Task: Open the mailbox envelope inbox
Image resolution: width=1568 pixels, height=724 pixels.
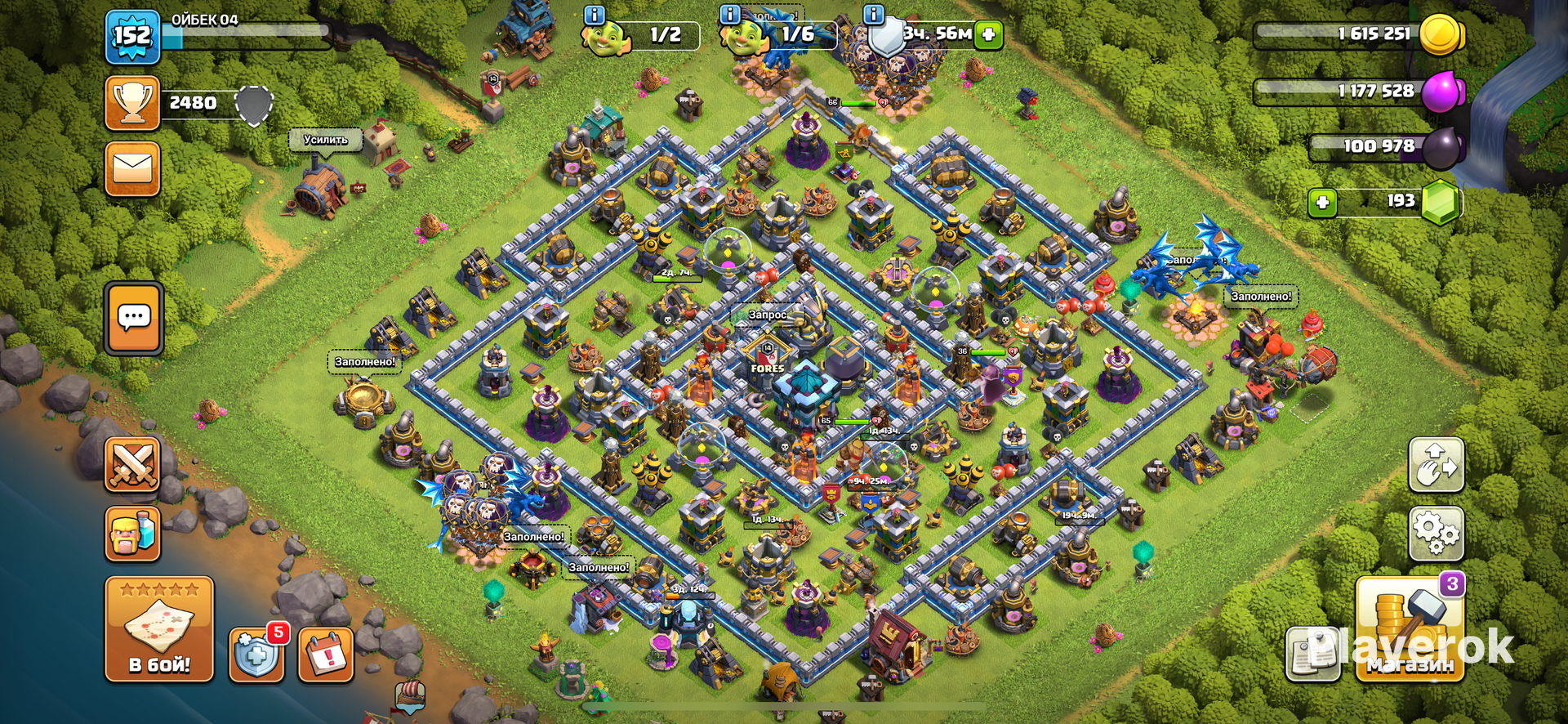Action: pos(132,169)
